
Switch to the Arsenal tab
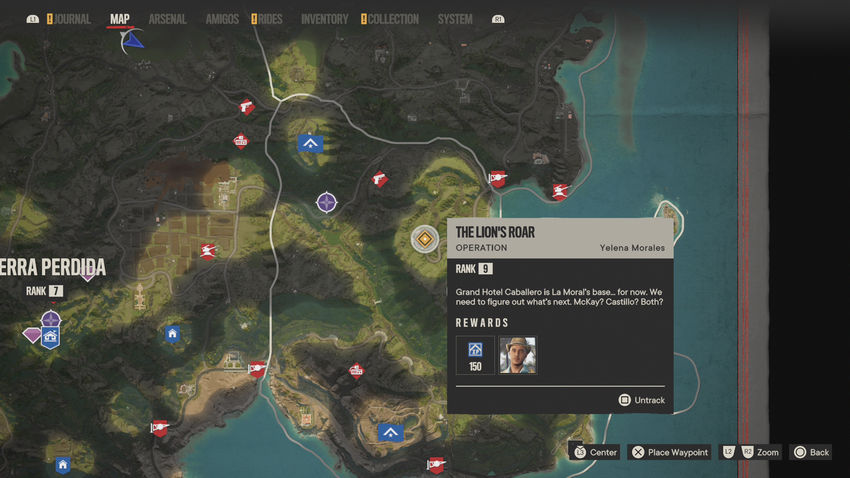tap(167, 19)
